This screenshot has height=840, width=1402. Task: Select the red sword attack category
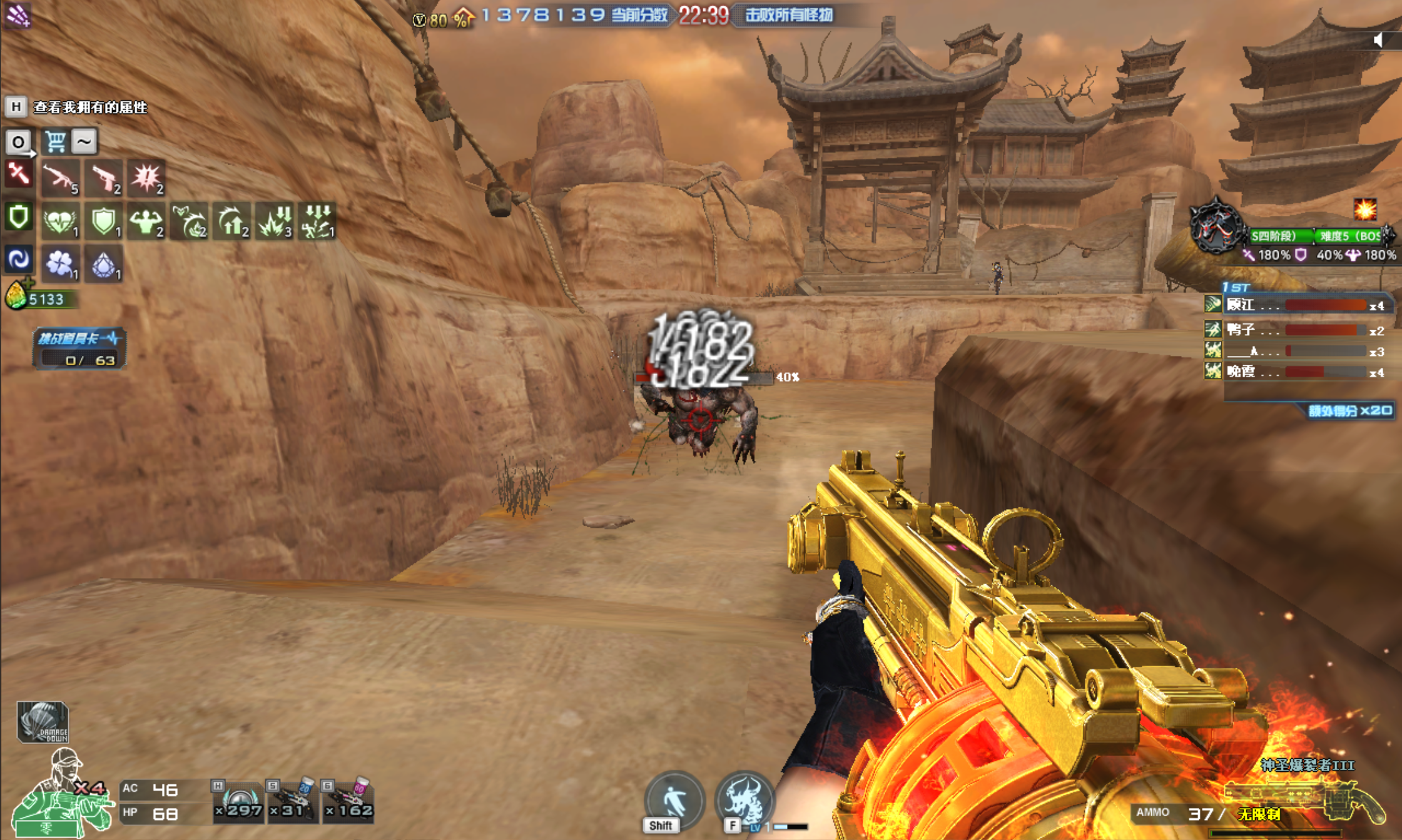pos(18,174)
